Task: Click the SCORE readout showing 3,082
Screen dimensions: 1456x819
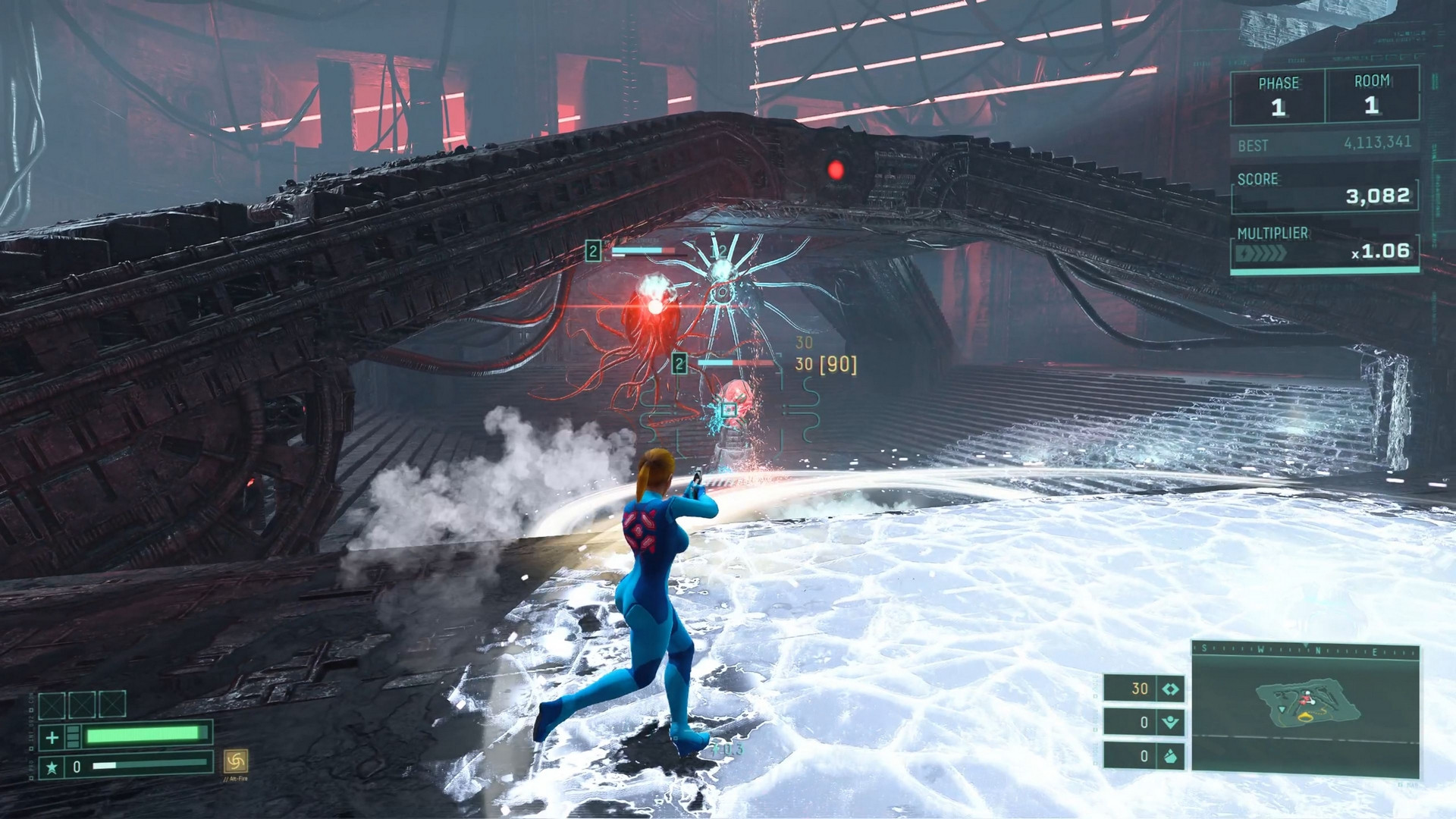Action: point(1378,196)
